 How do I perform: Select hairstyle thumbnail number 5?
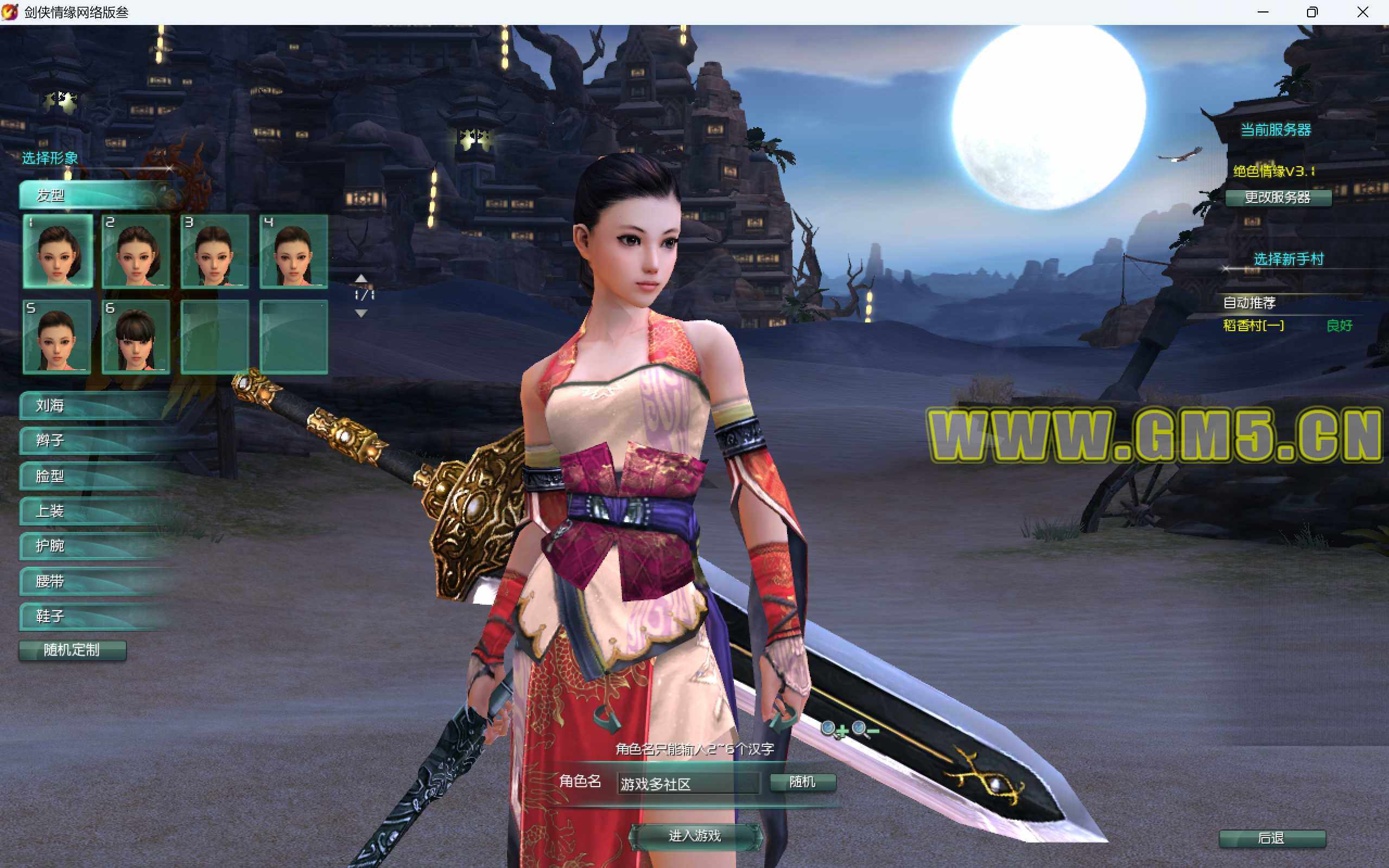pyautogui.click(x=58, y=337)
